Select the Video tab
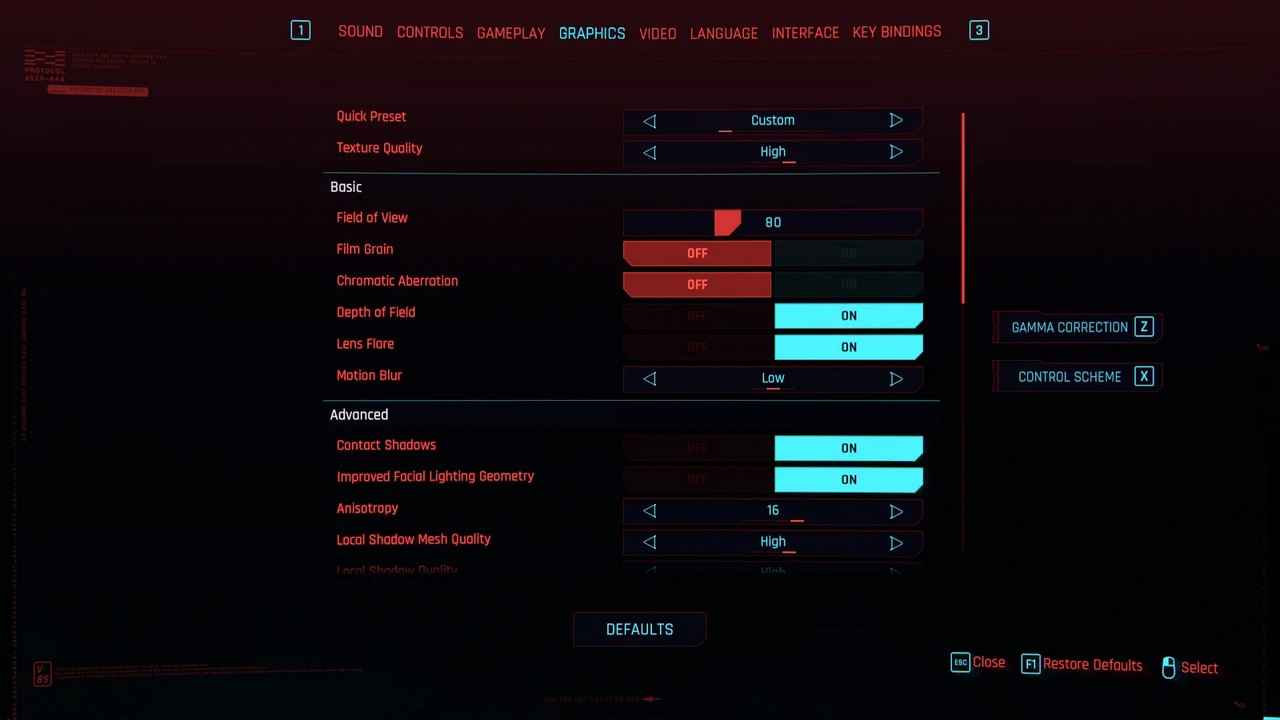The width and height of the screenshot is (1280, 720). click(x=658, y=33)
